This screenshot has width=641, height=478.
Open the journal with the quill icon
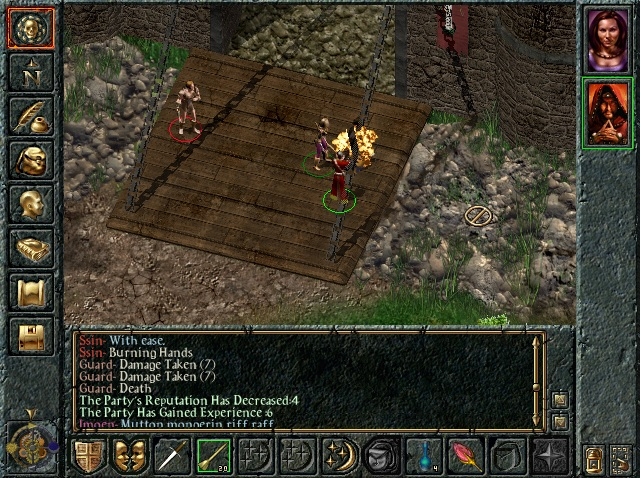click(x=30, y=115)
